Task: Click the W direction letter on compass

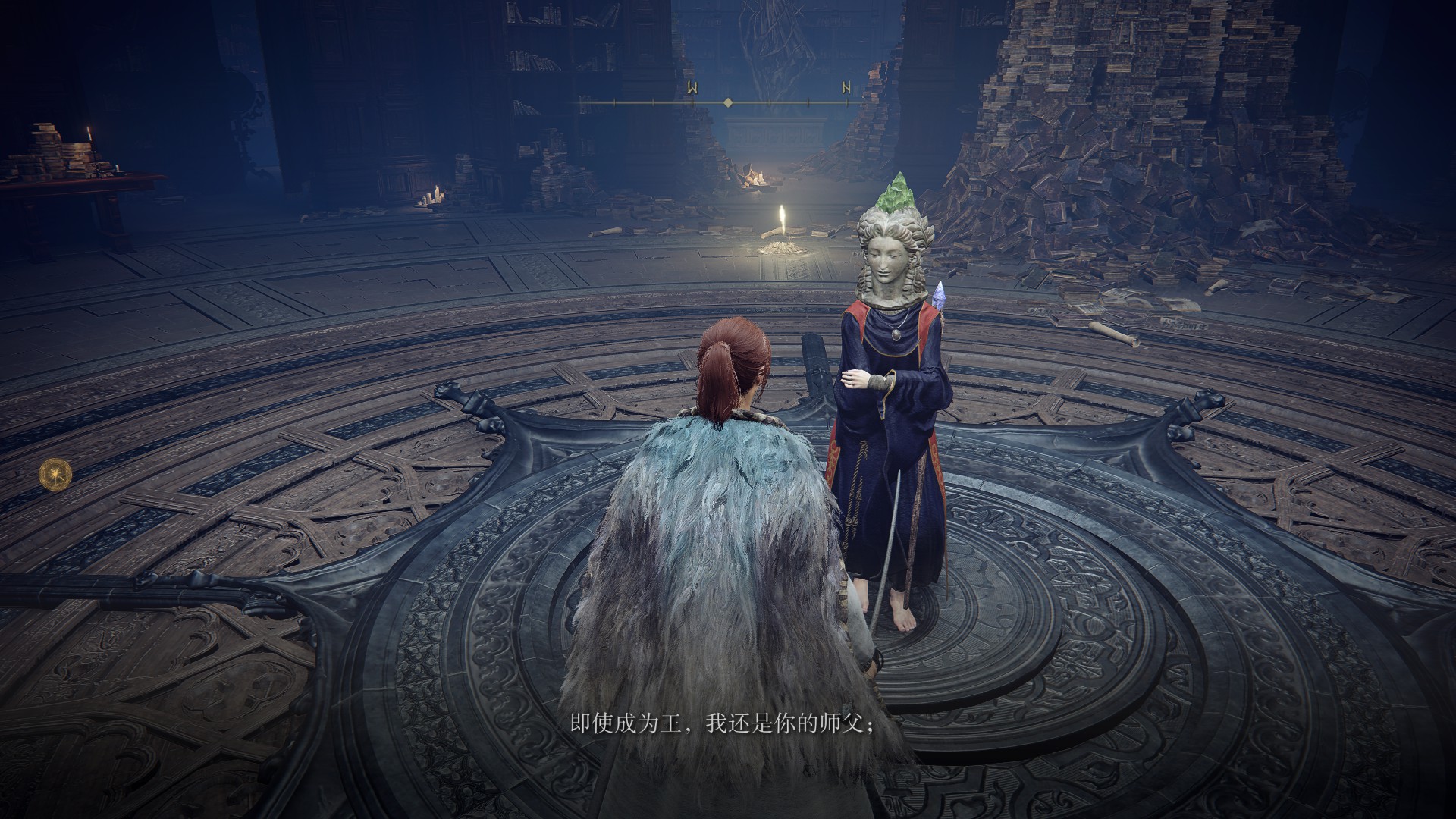Action: tap(692, 88)
